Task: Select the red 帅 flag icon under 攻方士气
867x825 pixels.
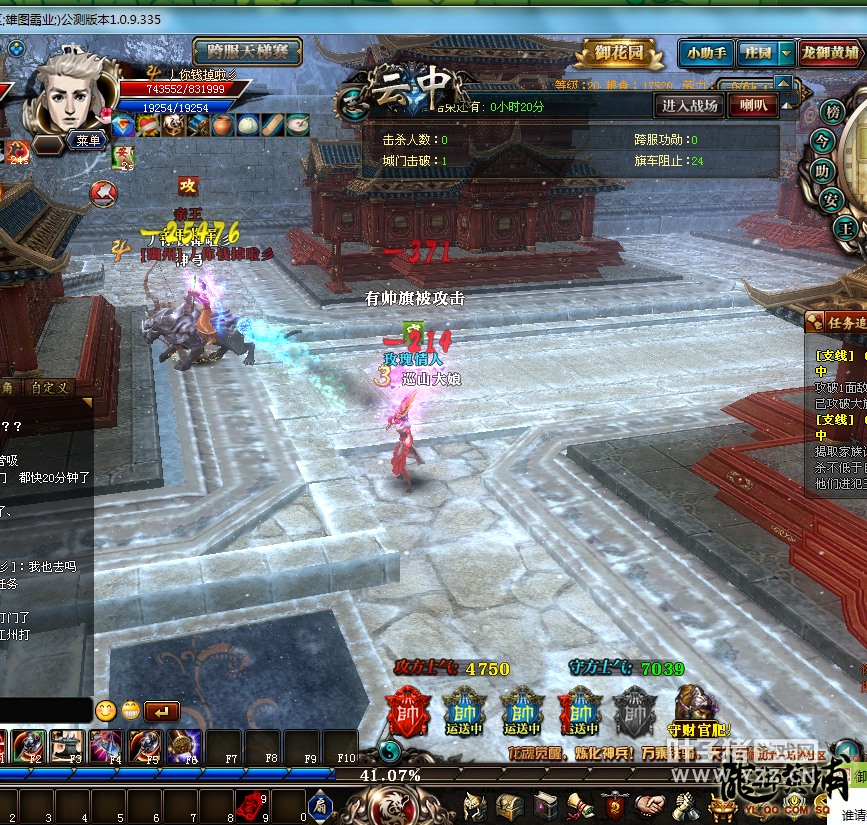Action: coord(407,710)
